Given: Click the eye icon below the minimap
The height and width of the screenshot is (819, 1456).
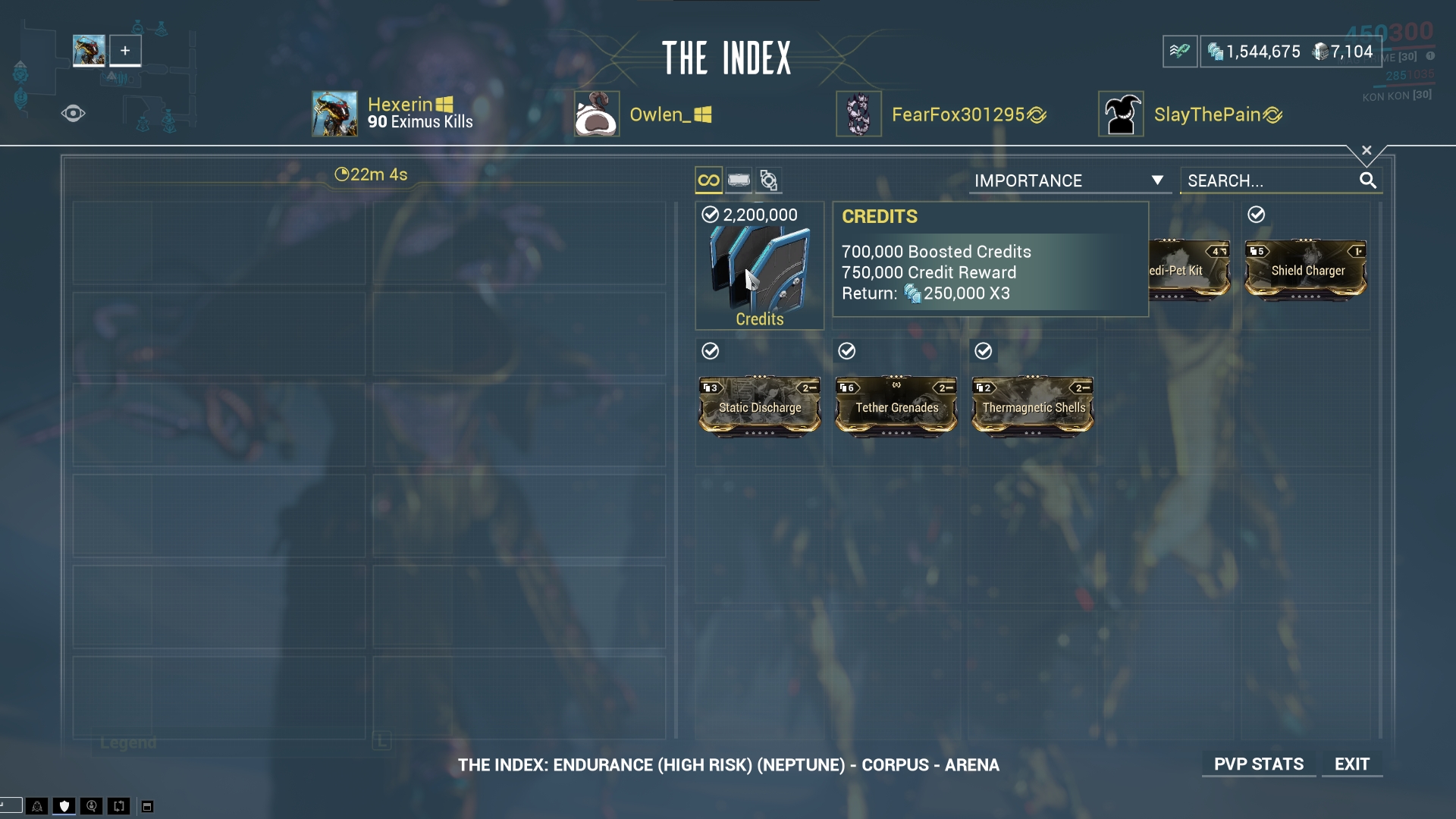Looking at the screenshot, I should (x=73, y=113).
